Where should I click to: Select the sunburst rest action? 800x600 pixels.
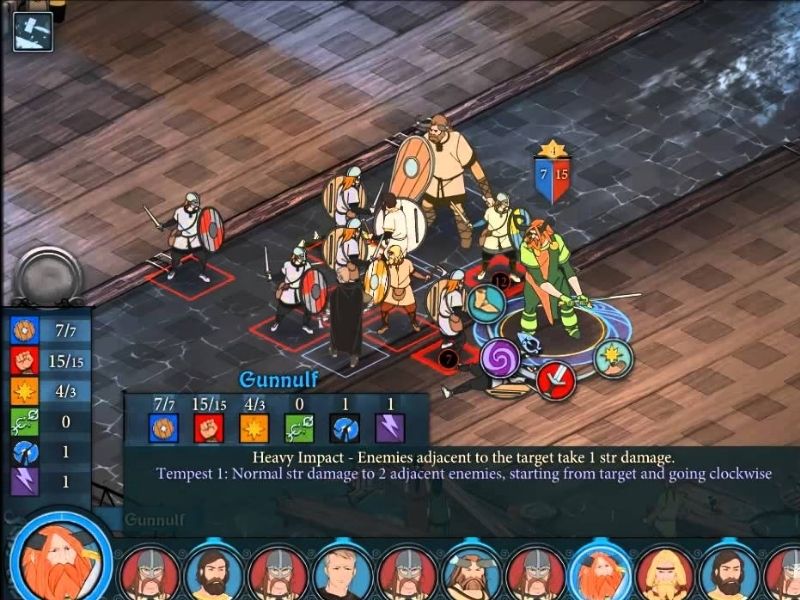(x=613, y=358)
